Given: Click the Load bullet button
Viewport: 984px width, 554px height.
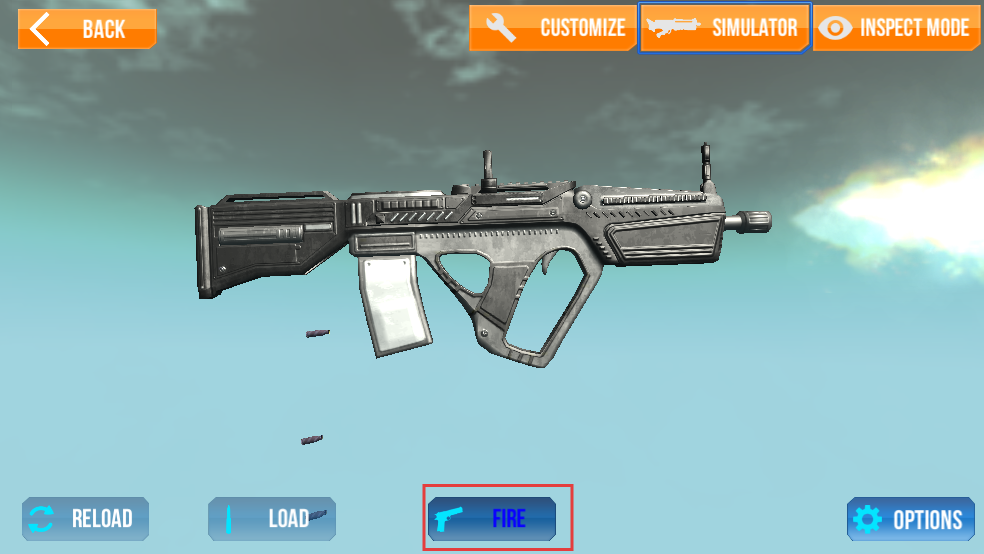Looking at the screenshot, I should (x=271, y=519).
